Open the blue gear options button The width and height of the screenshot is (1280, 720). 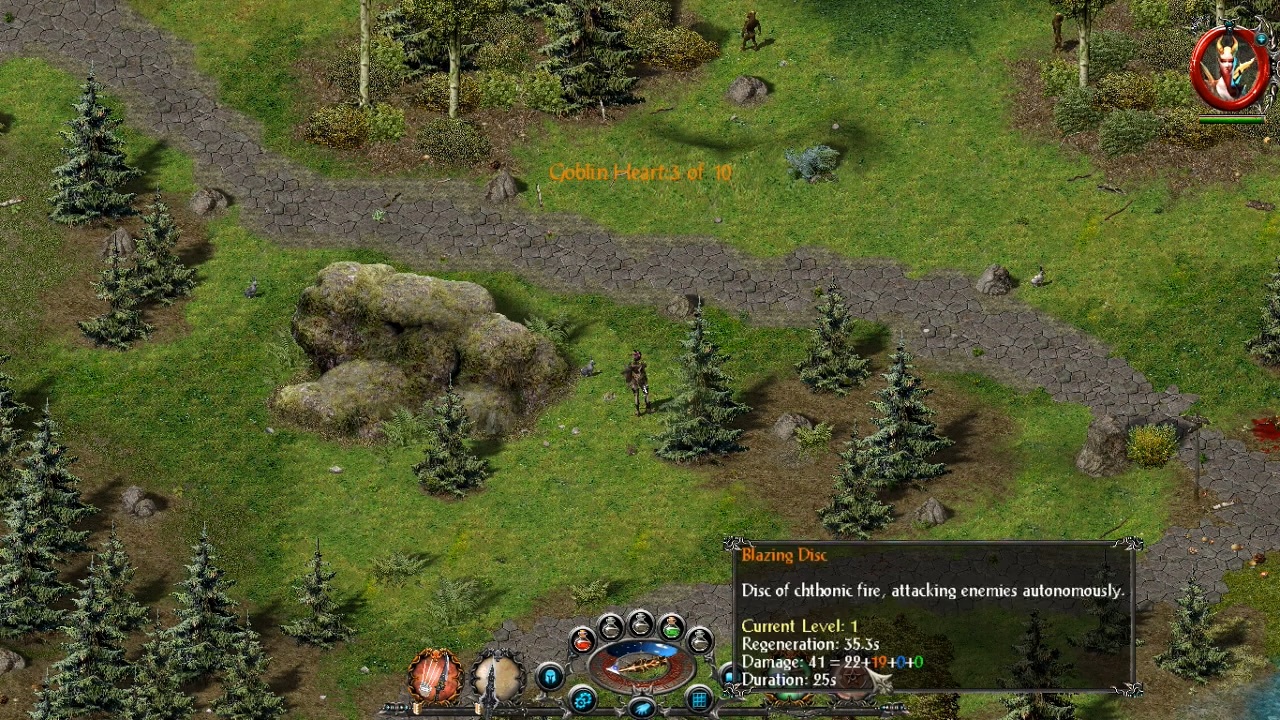point(583,699)
